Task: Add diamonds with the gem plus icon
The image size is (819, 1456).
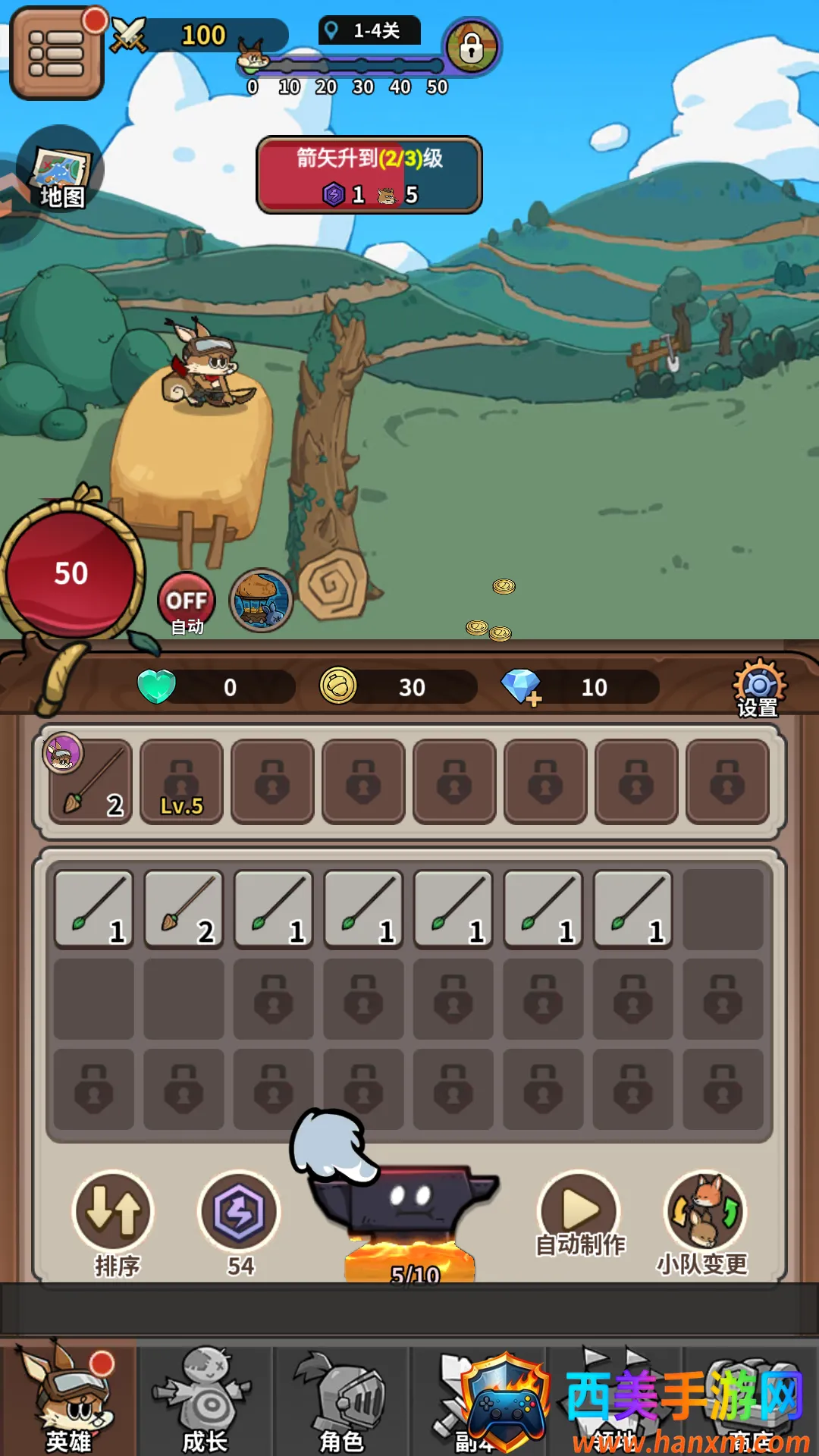Action: click(x=522, y=687)
